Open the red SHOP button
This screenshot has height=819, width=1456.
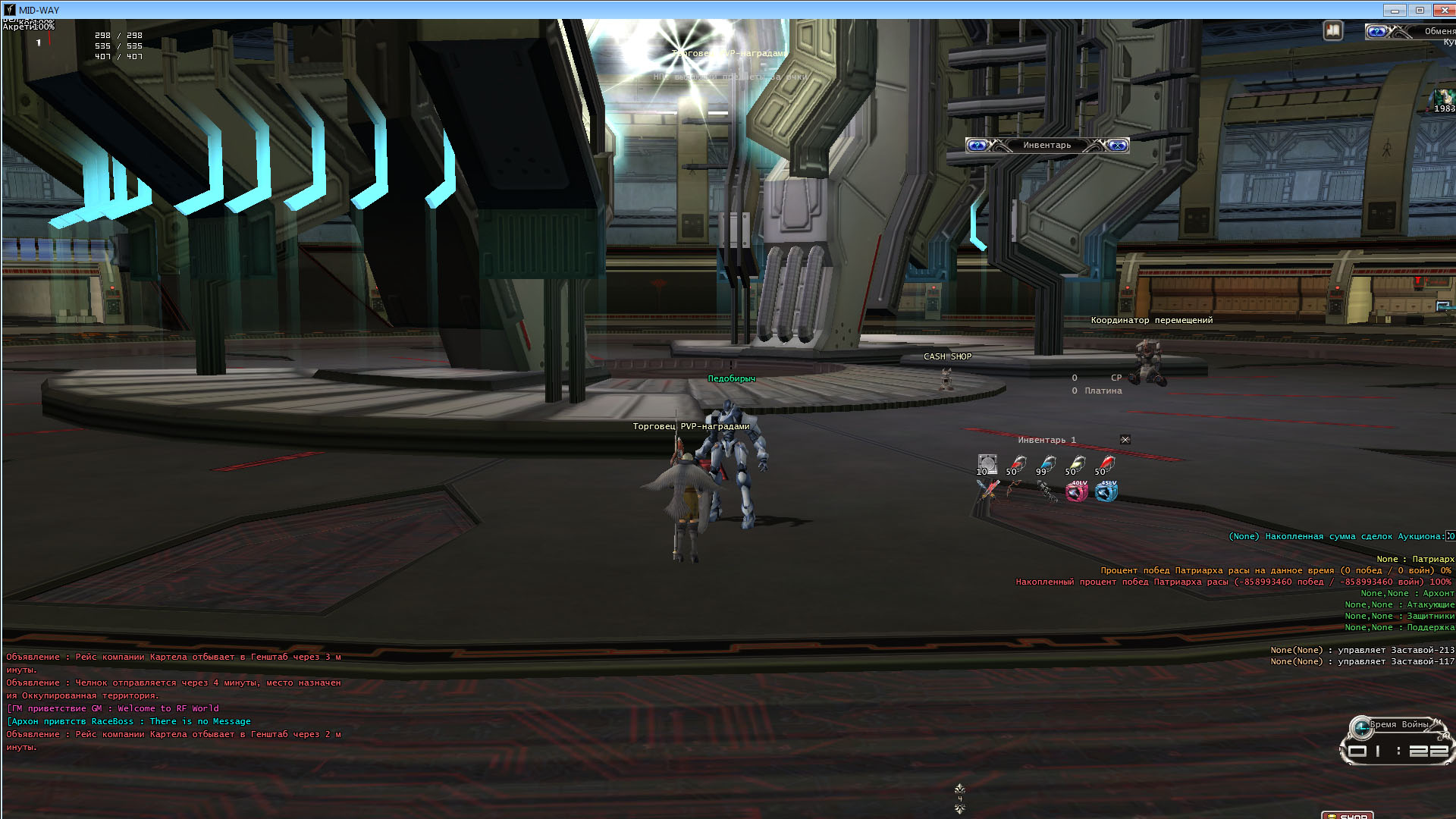click(1348, 815)
